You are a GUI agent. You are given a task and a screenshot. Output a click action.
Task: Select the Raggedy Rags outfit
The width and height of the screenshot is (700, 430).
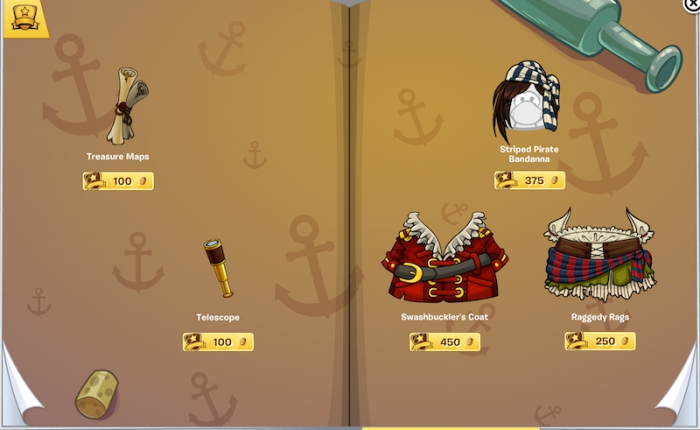click(598, 256)
